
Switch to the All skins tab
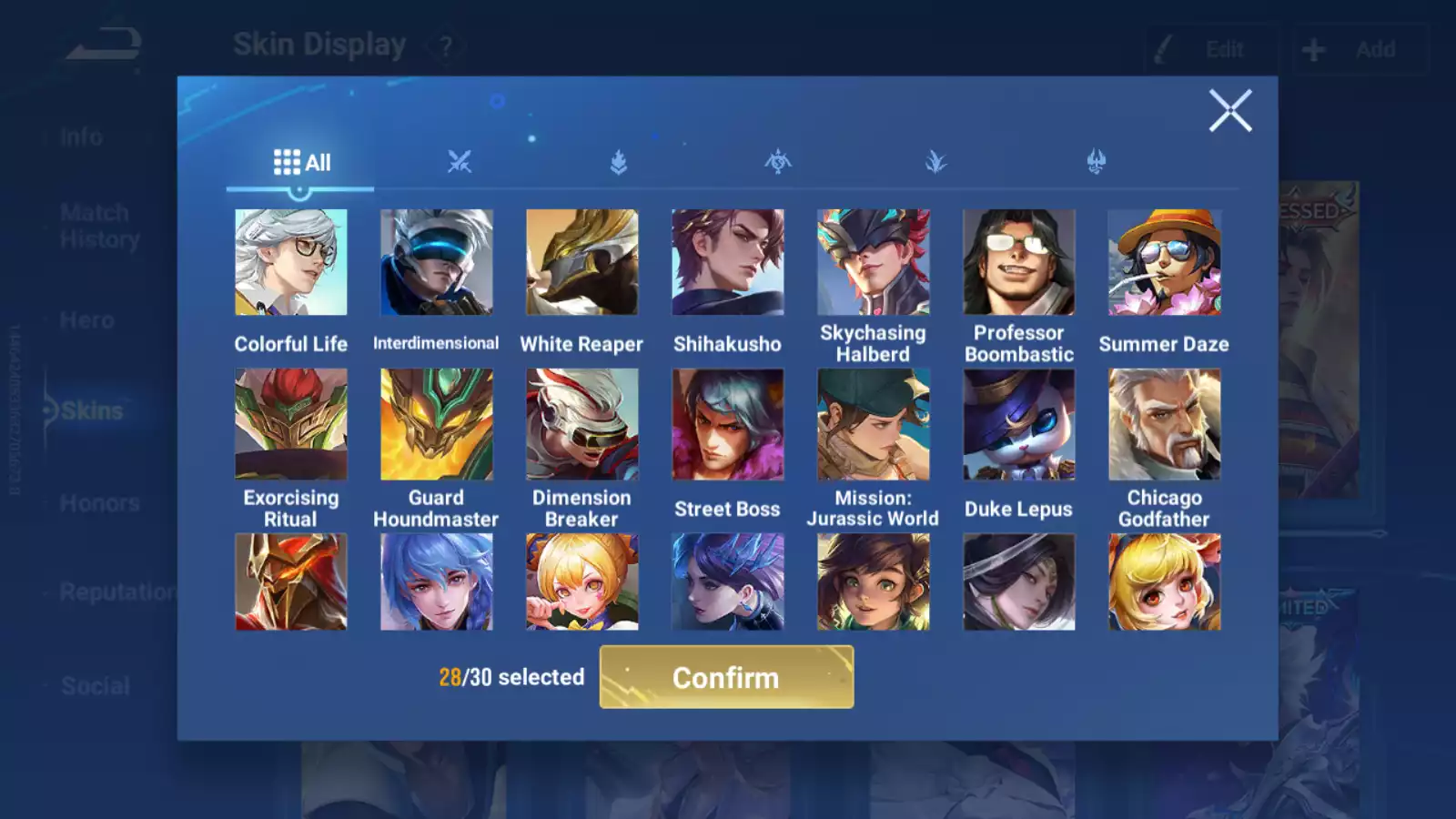pyautogui.click(x=301, y=163)
